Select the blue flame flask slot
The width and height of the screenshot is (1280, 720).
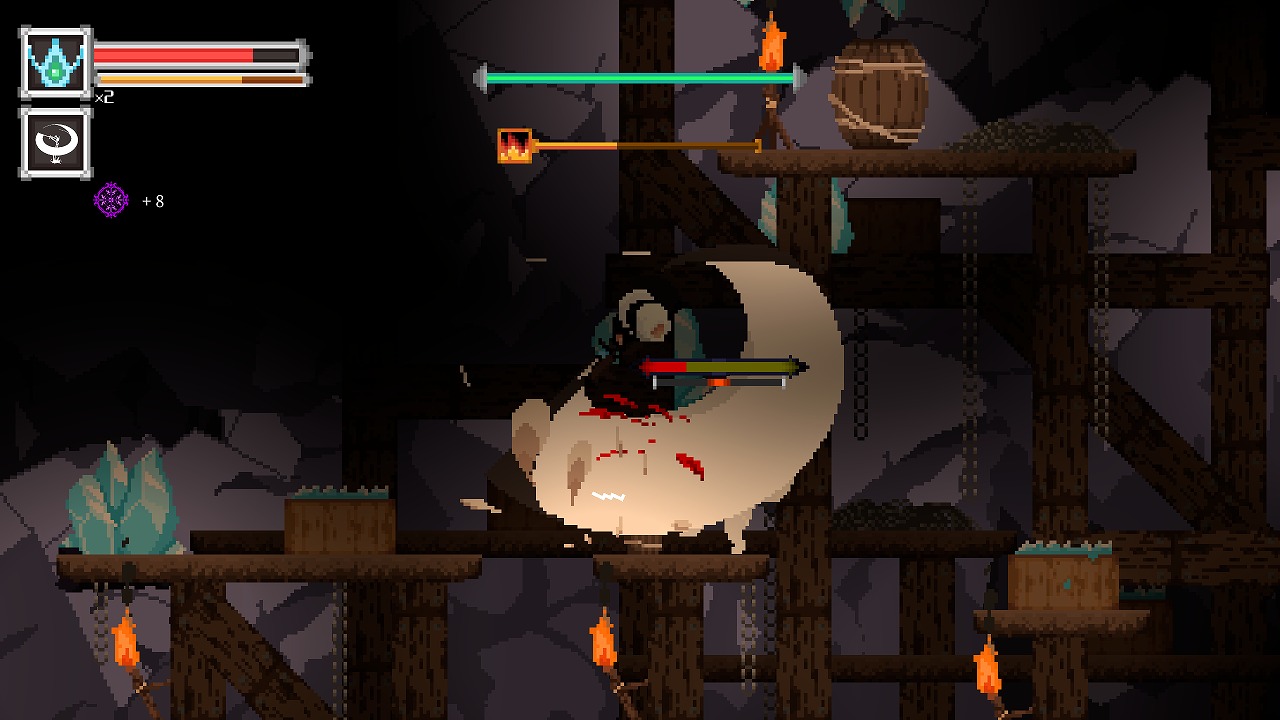(55, 62)
